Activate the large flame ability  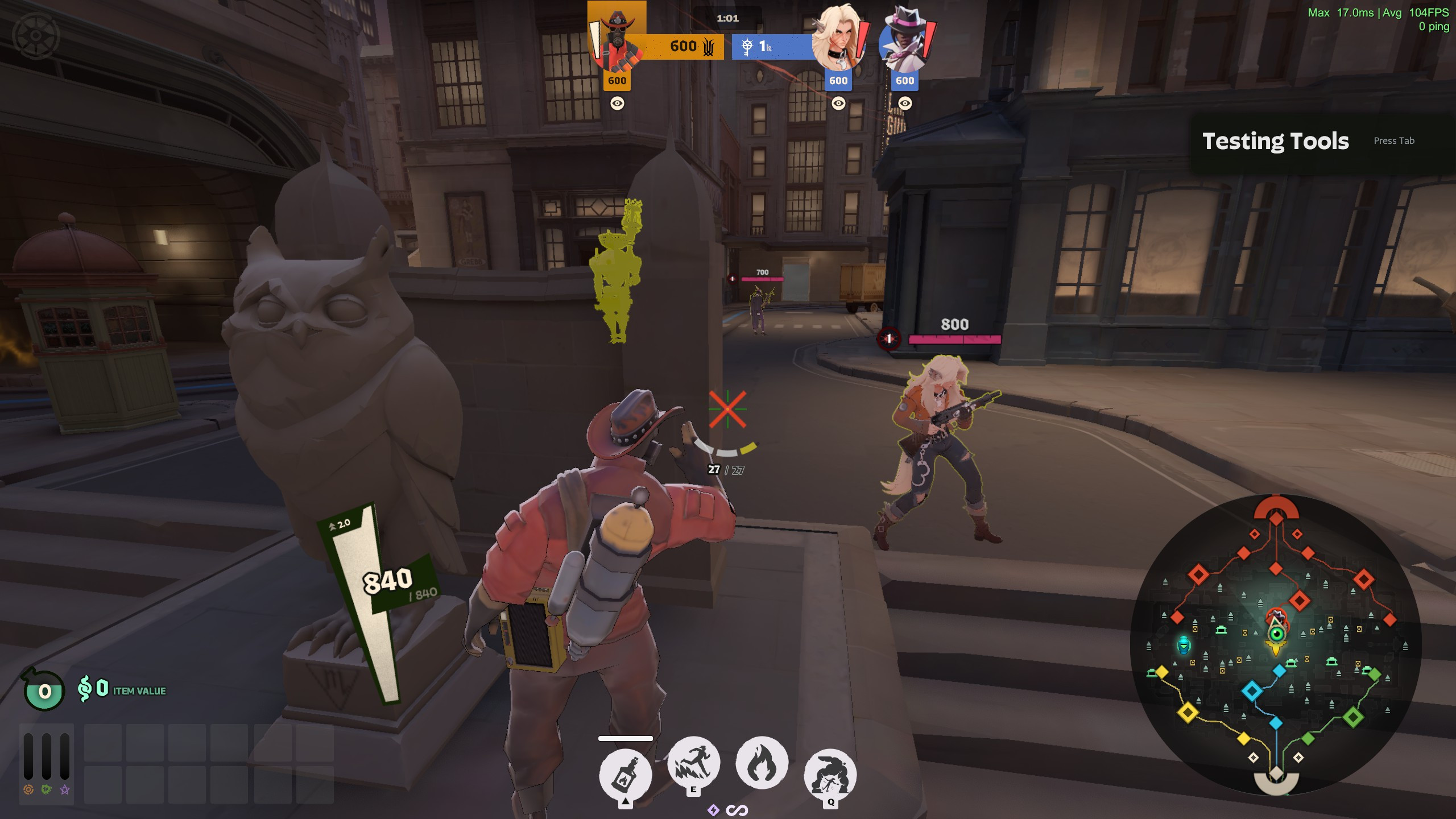coord(762,763)
